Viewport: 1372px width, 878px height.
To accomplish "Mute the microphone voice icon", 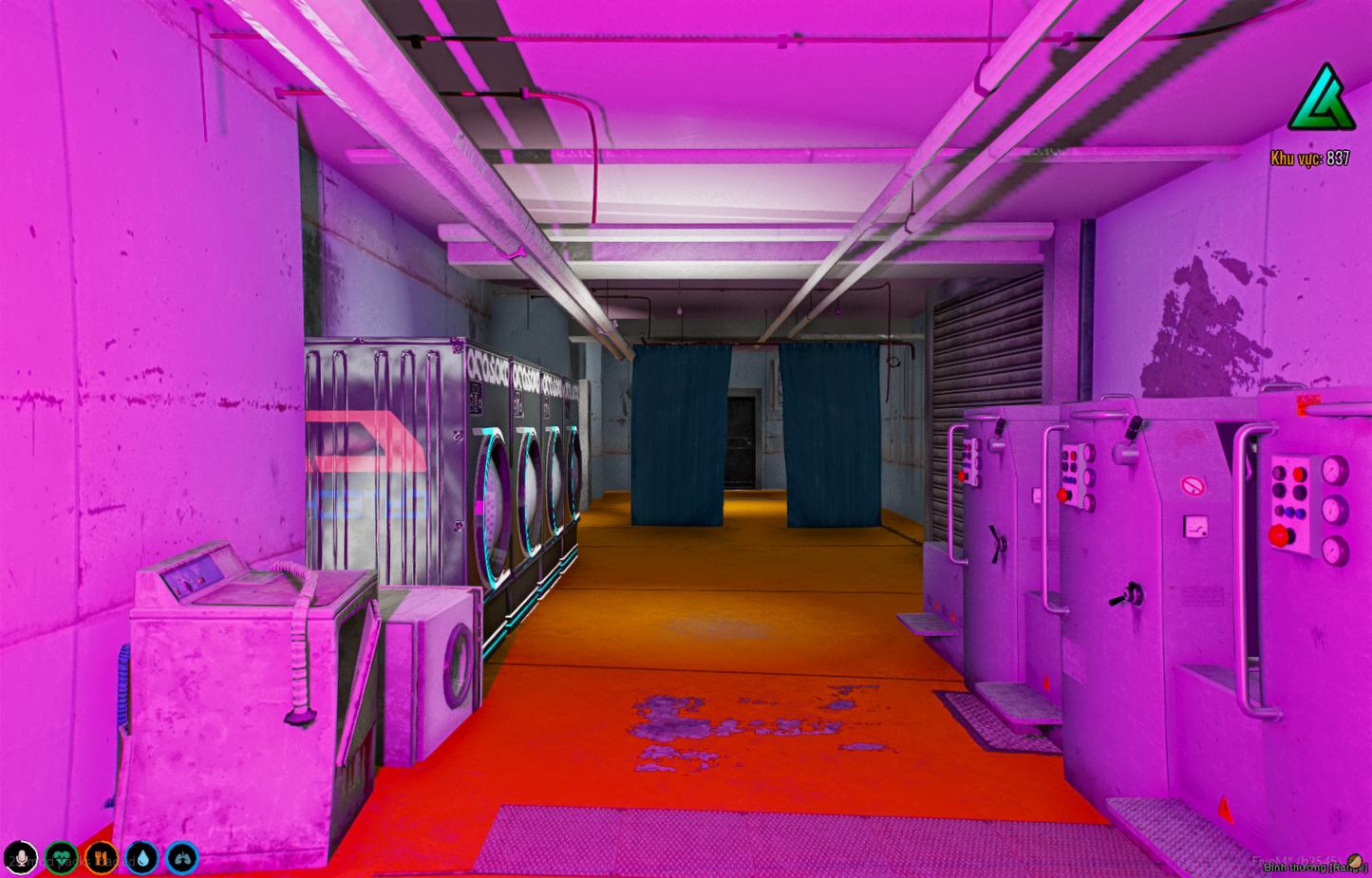I will tap(21, 858).
